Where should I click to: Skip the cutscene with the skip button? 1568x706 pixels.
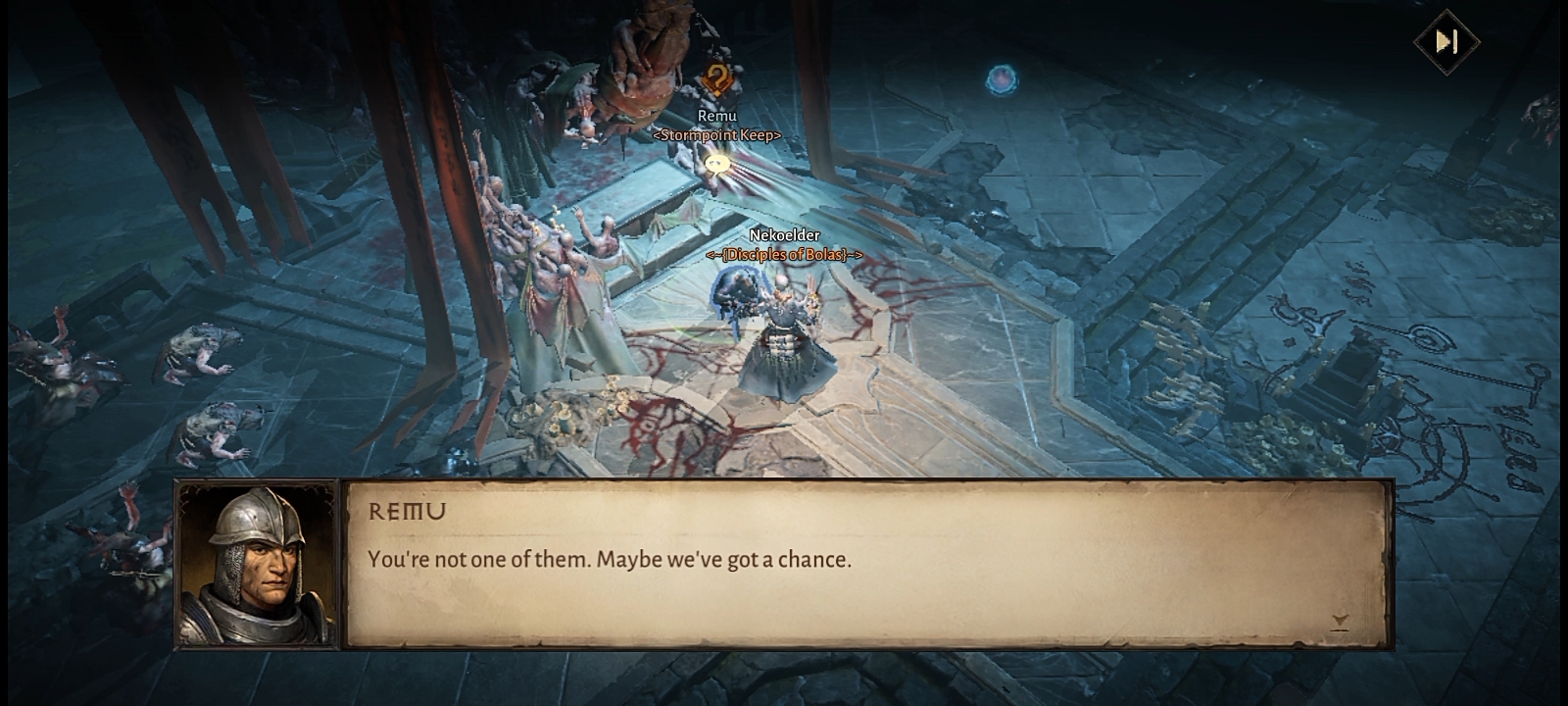[1446, 41]
